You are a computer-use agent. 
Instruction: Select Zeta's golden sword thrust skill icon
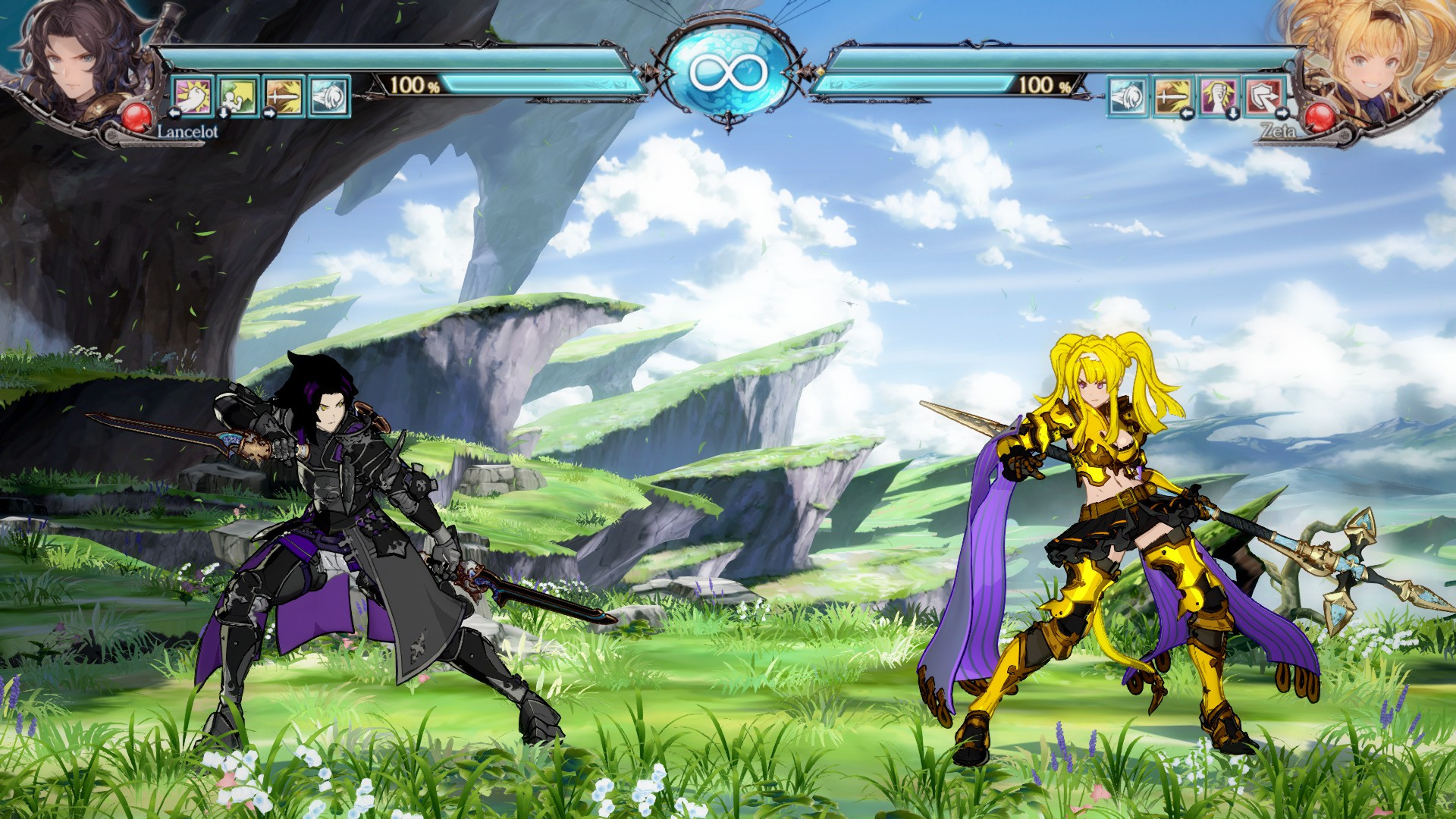1172,94
